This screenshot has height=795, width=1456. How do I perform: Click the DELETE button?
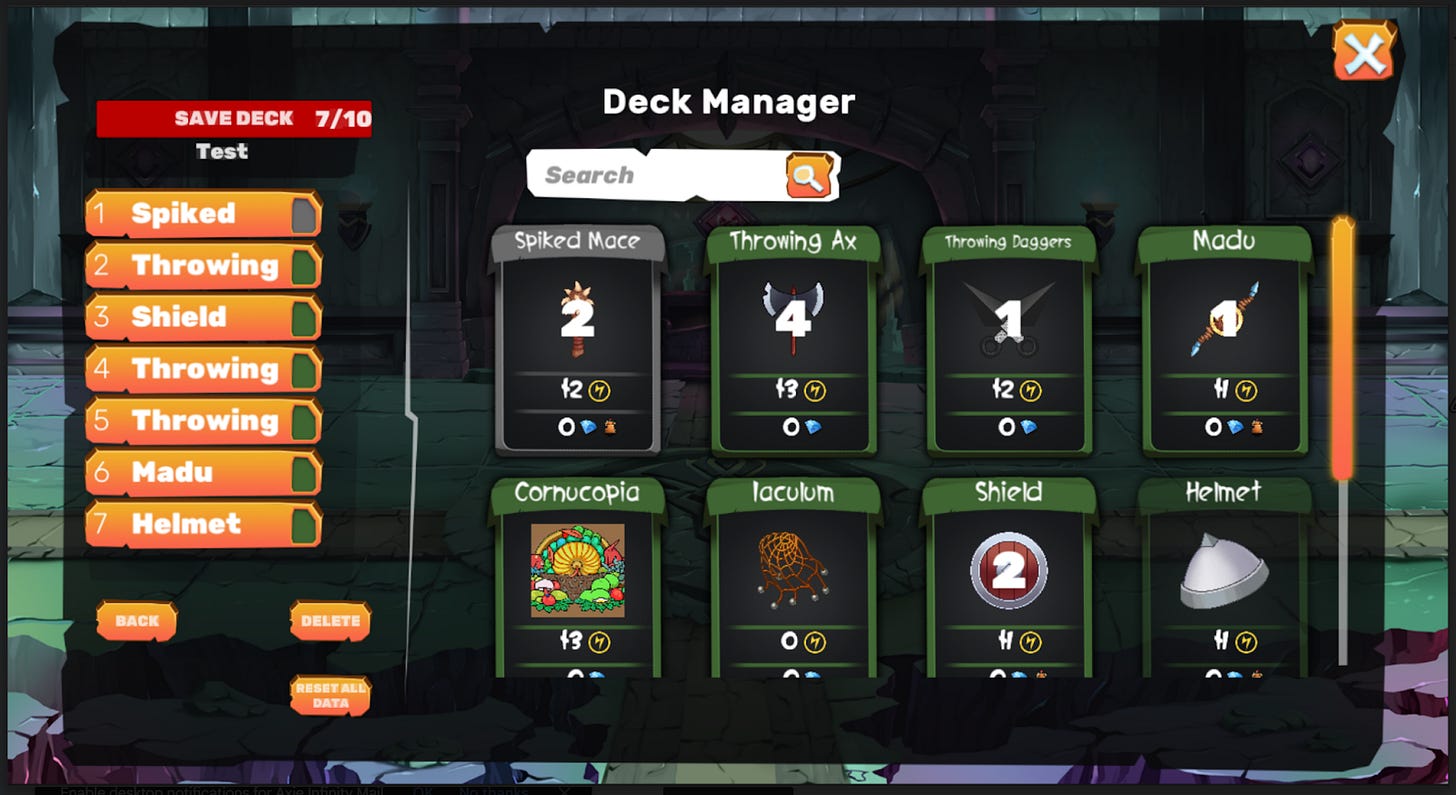[329, 620]
